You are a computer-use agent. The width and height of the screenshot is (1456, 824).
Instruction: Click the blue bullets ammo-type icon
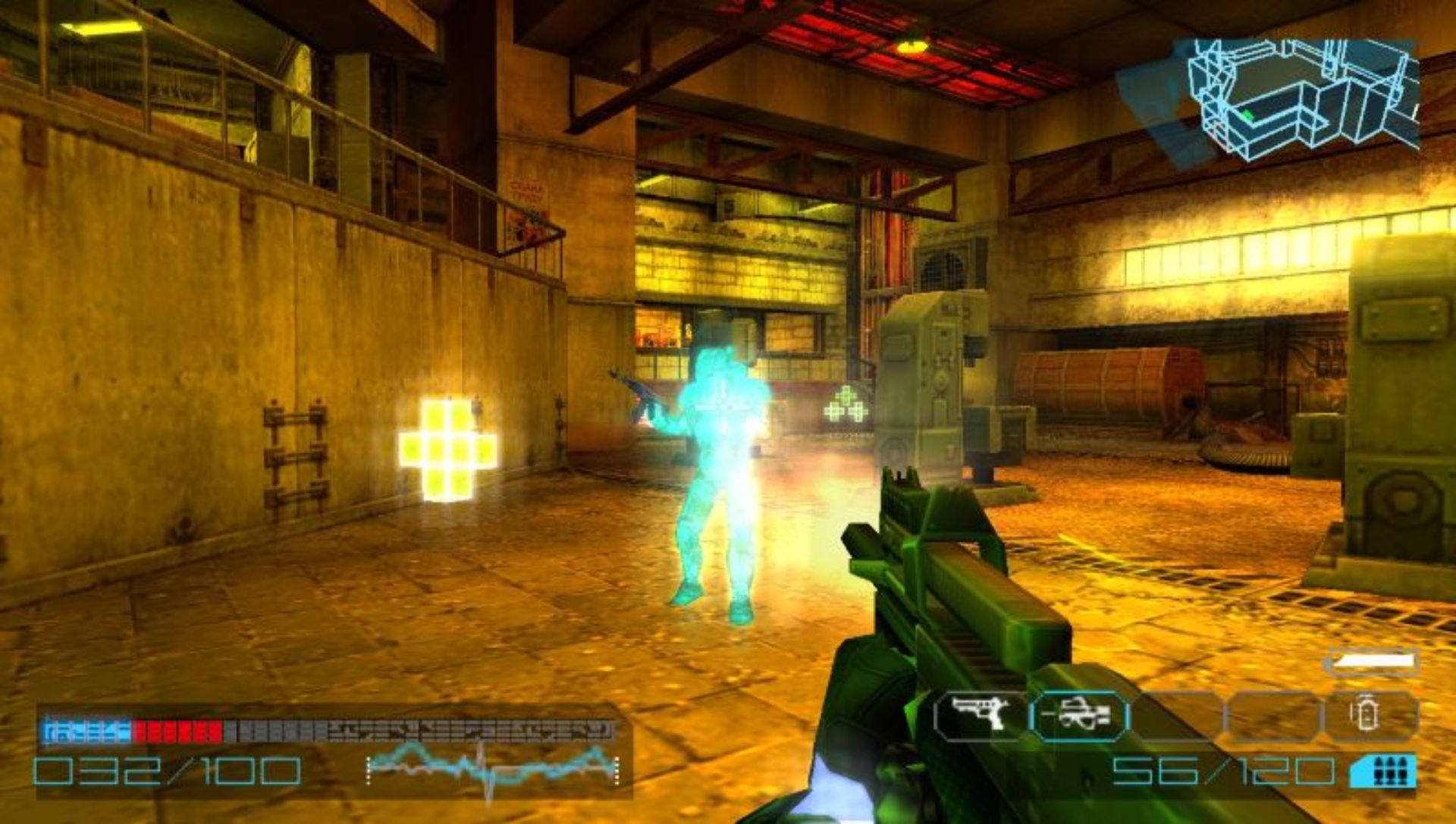pos(1384,771)
